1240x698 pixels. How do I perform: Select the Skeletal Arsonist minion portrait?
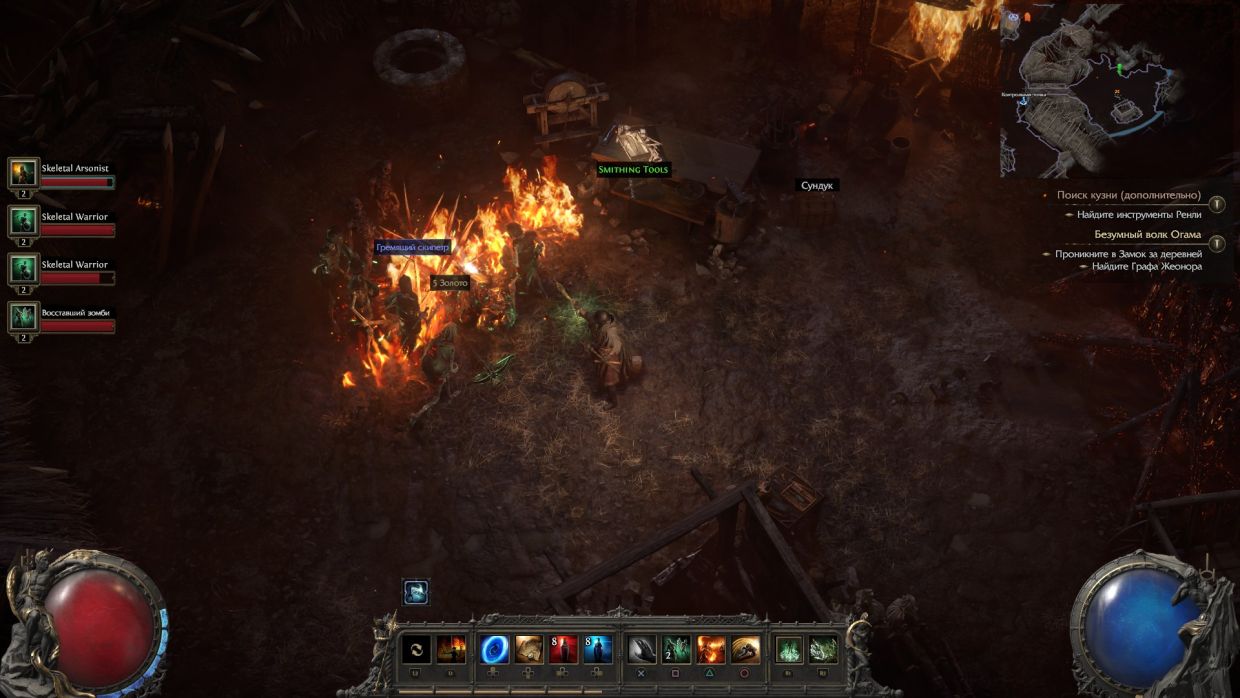point(23,173)
